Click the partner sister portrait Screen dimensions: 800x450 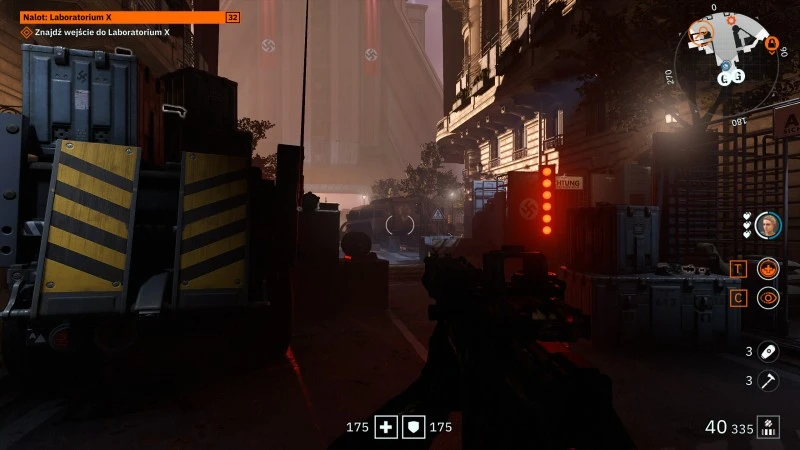coord(768,225)
